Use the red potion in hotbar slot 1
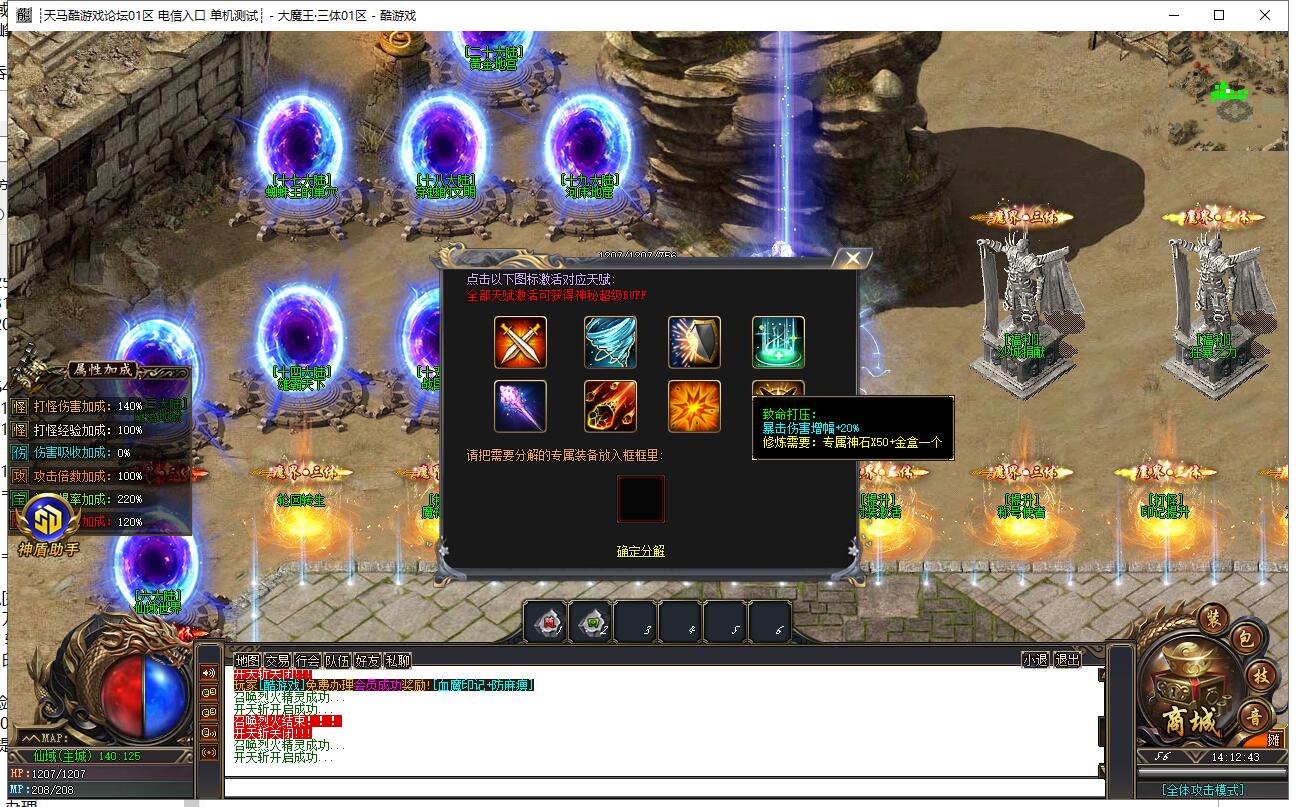Screen dimensions: 1296x807 coord(545,622)
